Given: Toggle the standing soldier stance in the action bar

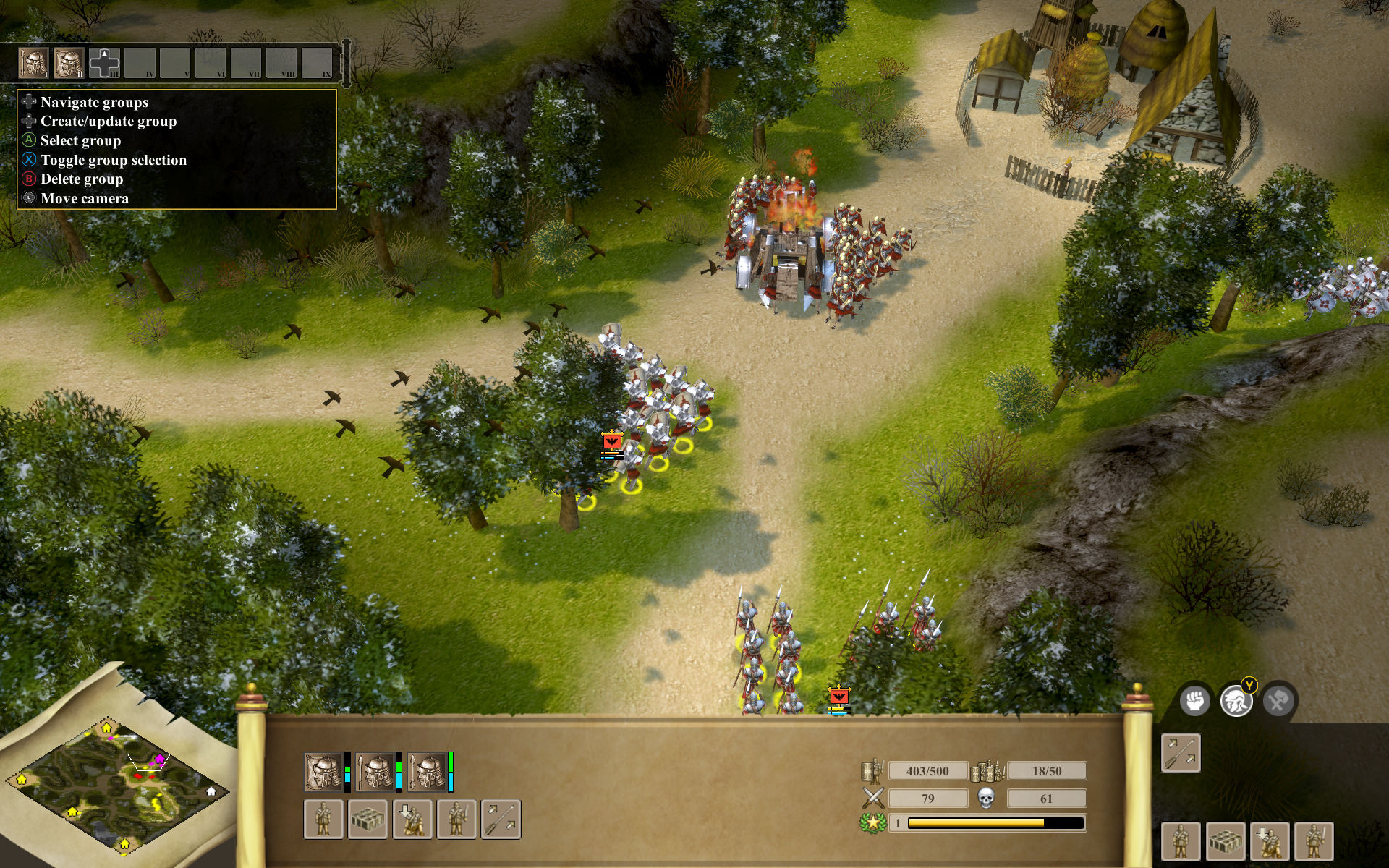Looking at the screenshot, I should [324, 820].
